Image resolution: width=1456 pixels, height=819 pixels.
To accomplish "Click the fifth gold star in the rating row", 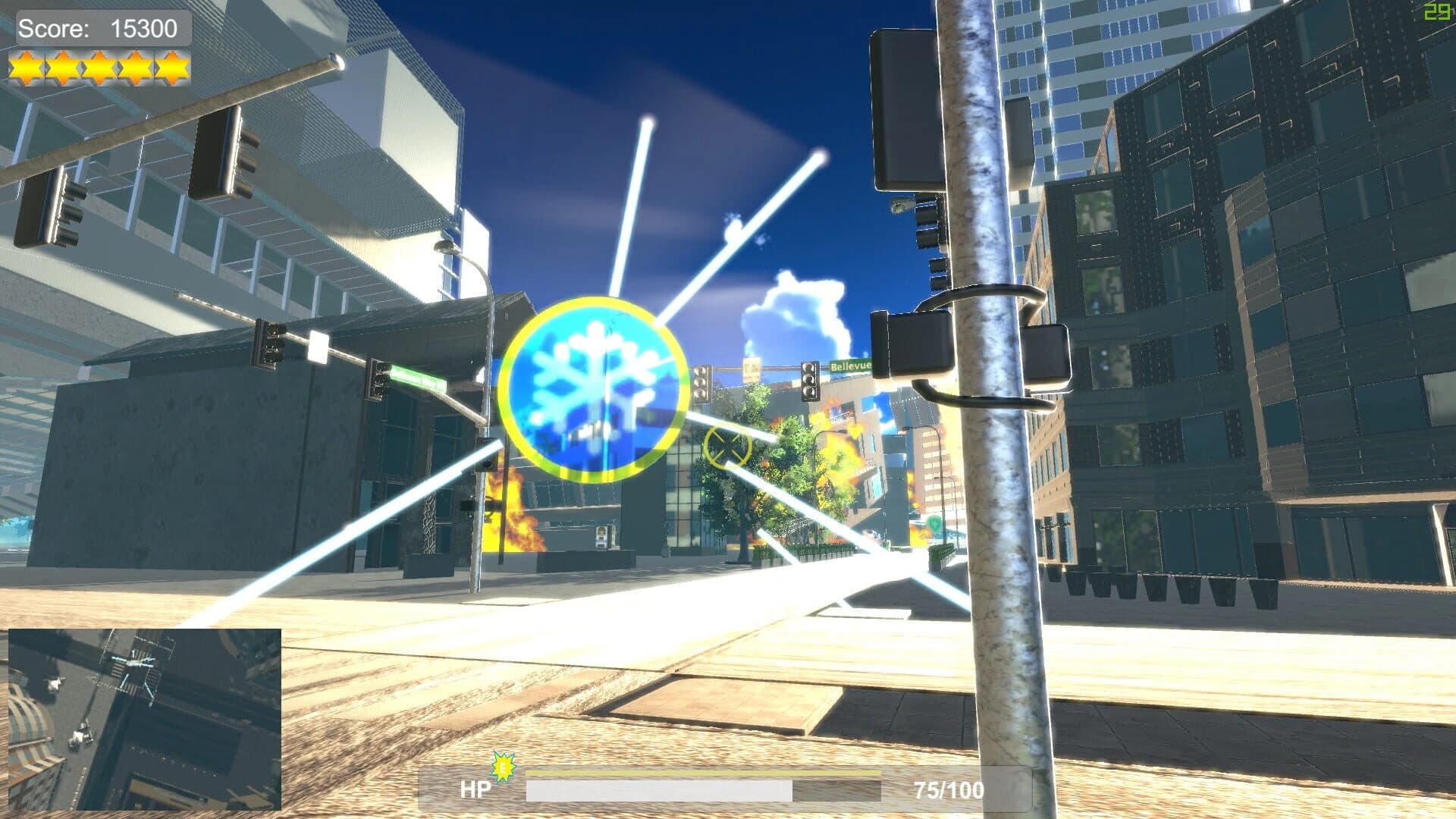I will pyautogui.click(x=173, y=67).
